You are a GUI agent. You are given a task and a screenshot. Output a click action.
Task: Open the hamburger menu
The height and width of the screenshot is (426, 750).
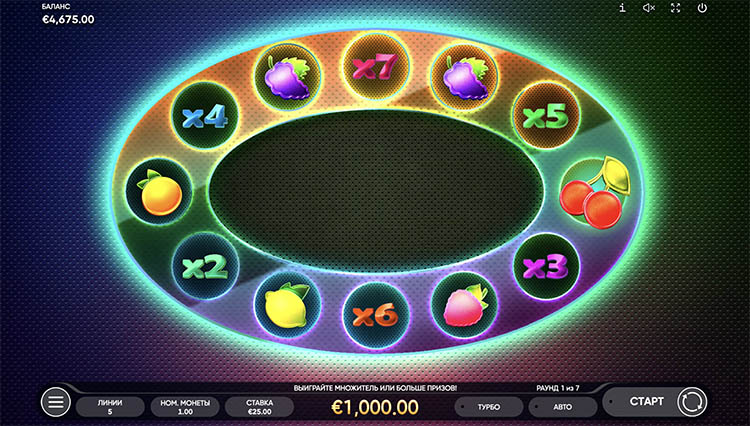pos(56,403)
